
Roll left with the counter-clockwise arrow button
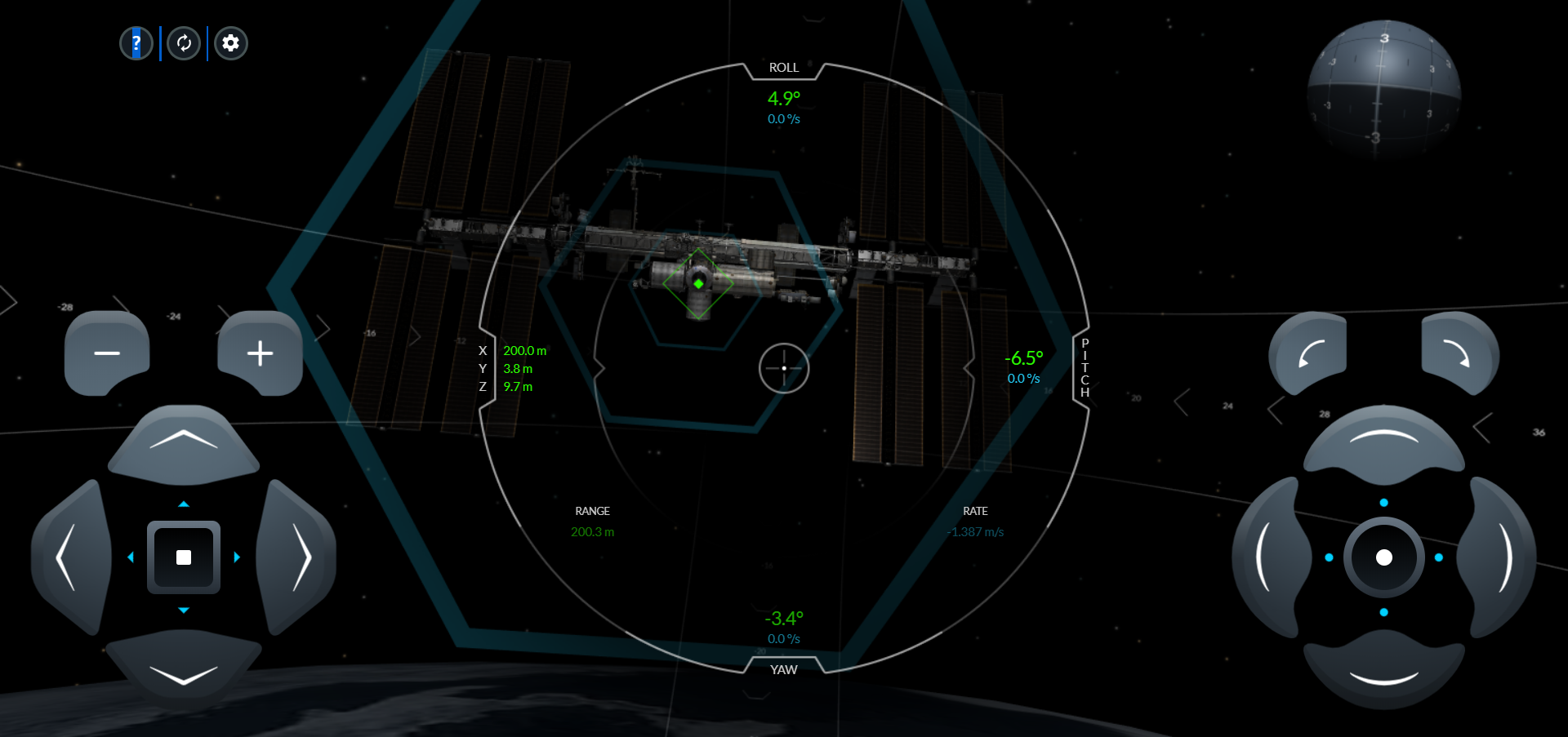[x=1308, y=354]
